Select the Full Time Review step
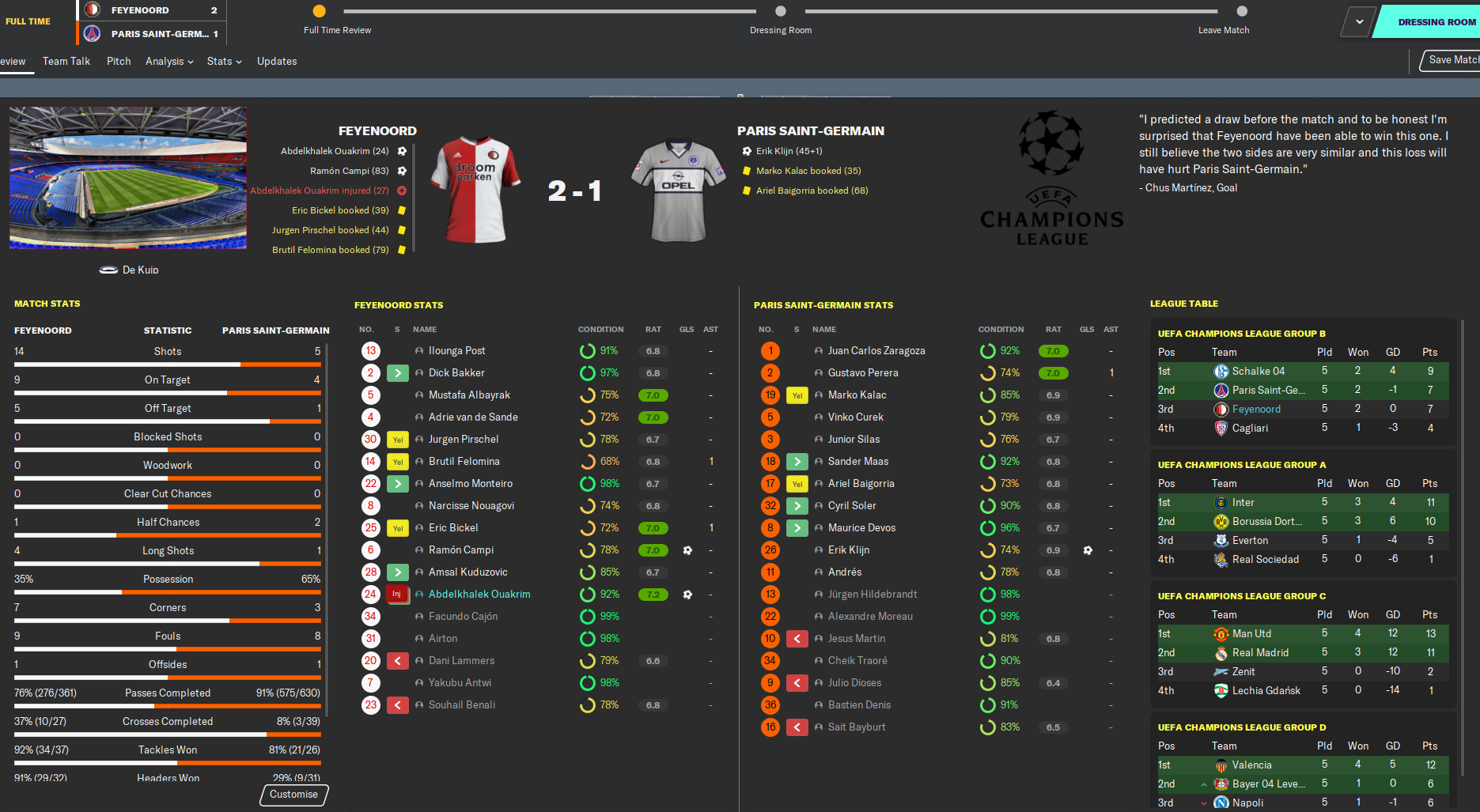The height and width of the screenshot is (812, 1480). click(320, 11)
